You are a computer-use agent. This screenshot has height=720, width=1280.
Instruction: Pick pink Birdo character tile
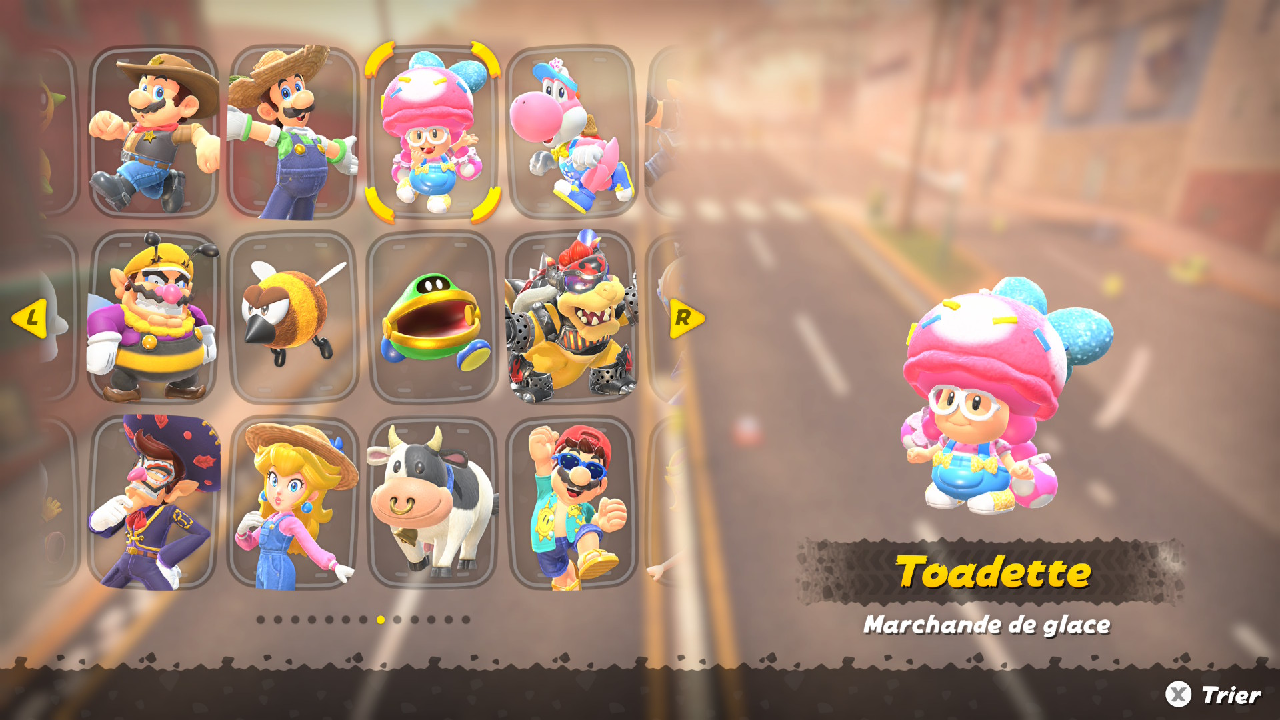(x=570, y=131)
